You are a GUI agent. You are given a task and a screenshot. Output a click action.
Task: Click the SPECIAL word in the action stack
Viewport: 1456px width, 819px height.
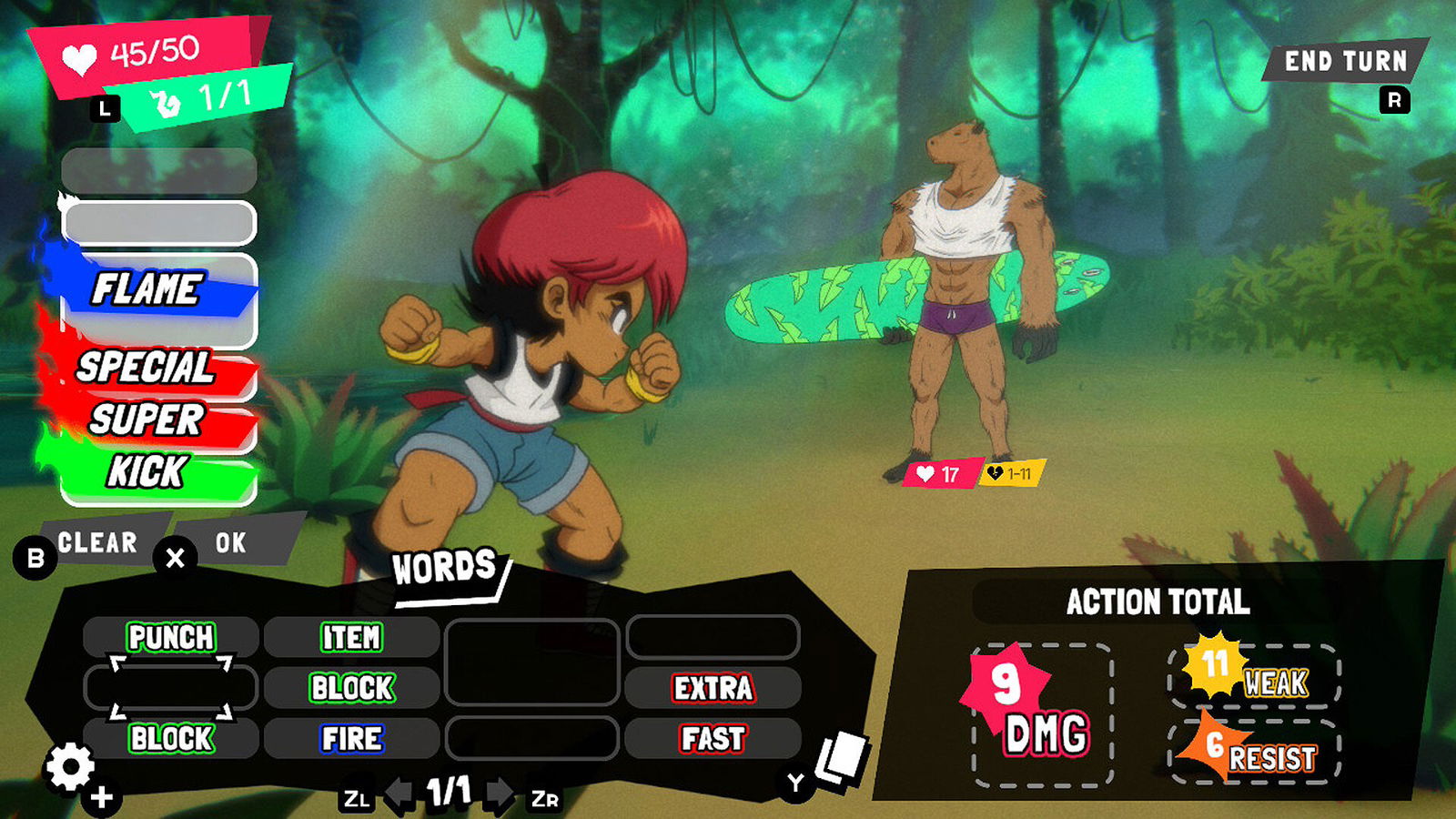pos(146,368)
